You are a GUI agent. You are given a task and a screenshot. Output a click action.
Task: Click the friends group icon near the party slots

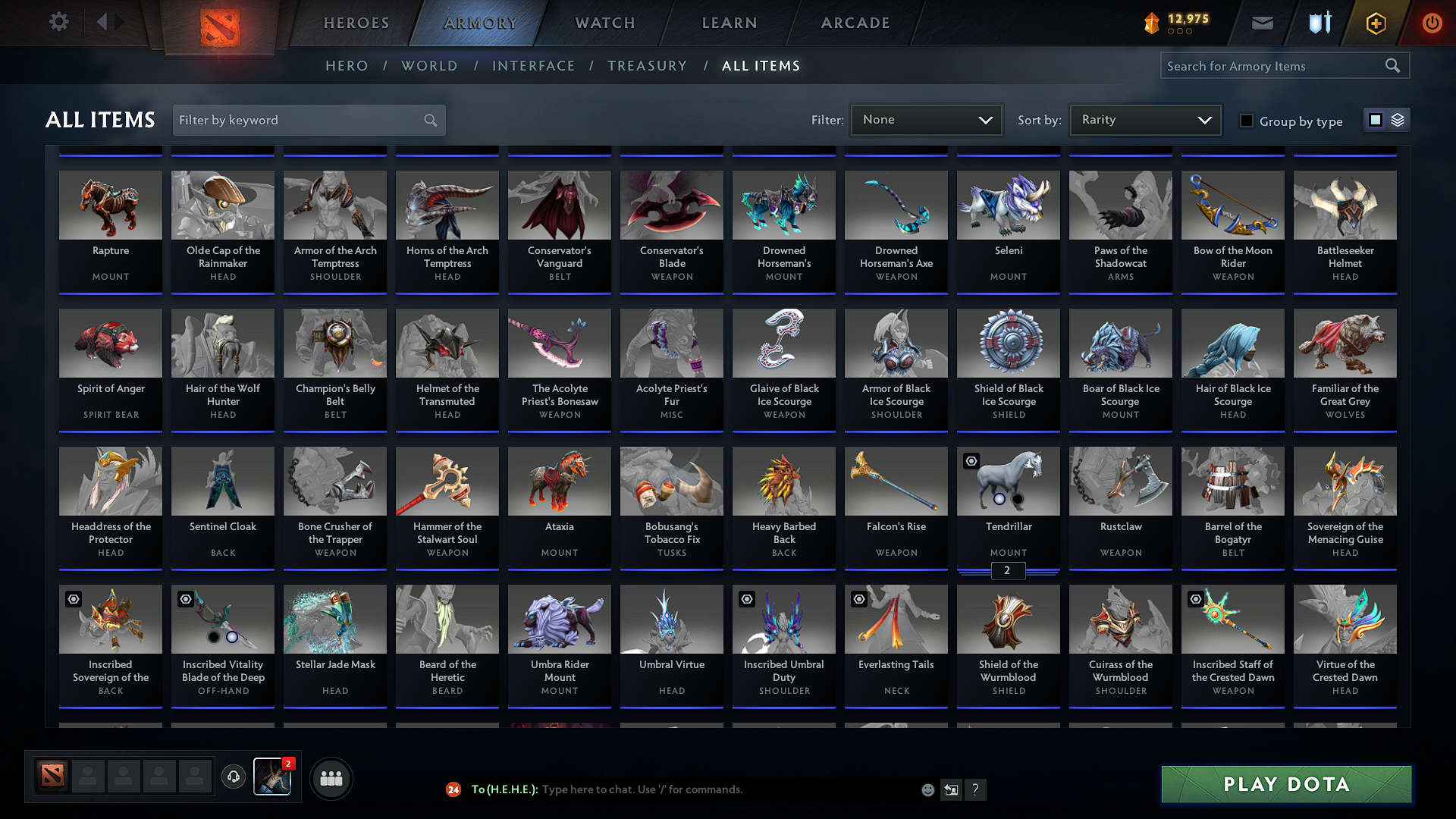click(x=331, y=778)
